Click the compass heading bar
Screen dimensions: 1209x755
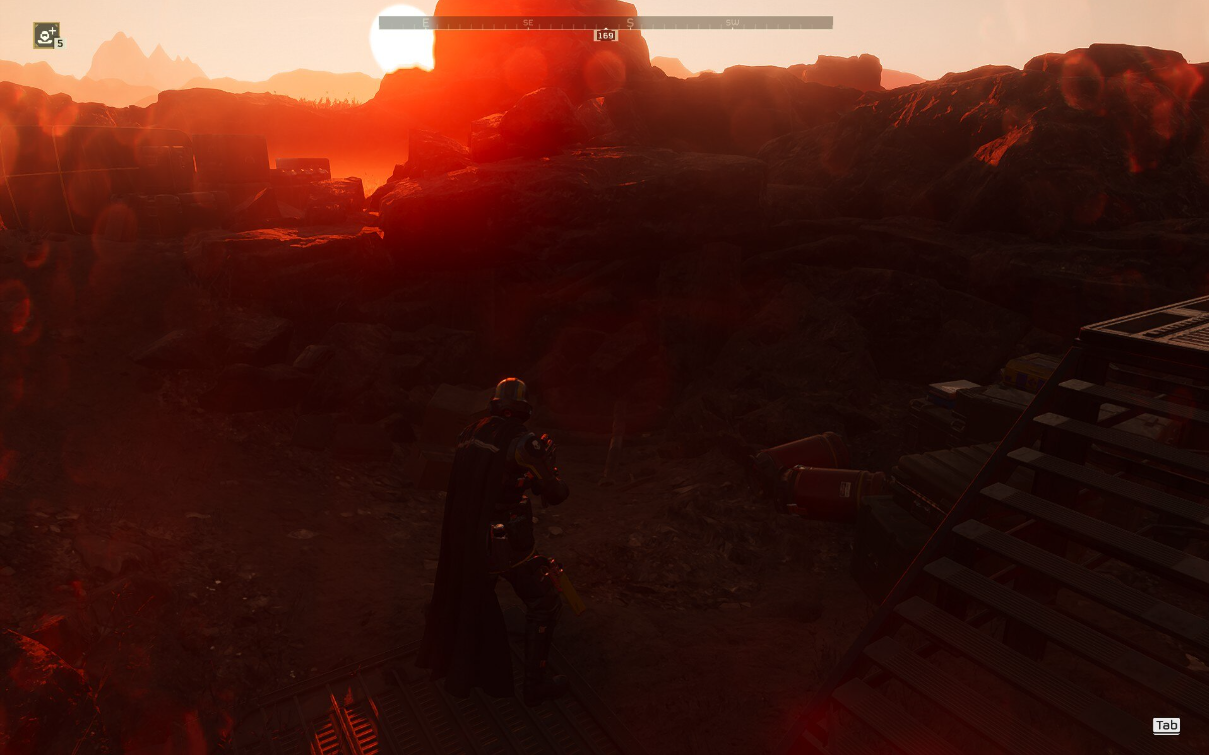[x=605, y=22]
